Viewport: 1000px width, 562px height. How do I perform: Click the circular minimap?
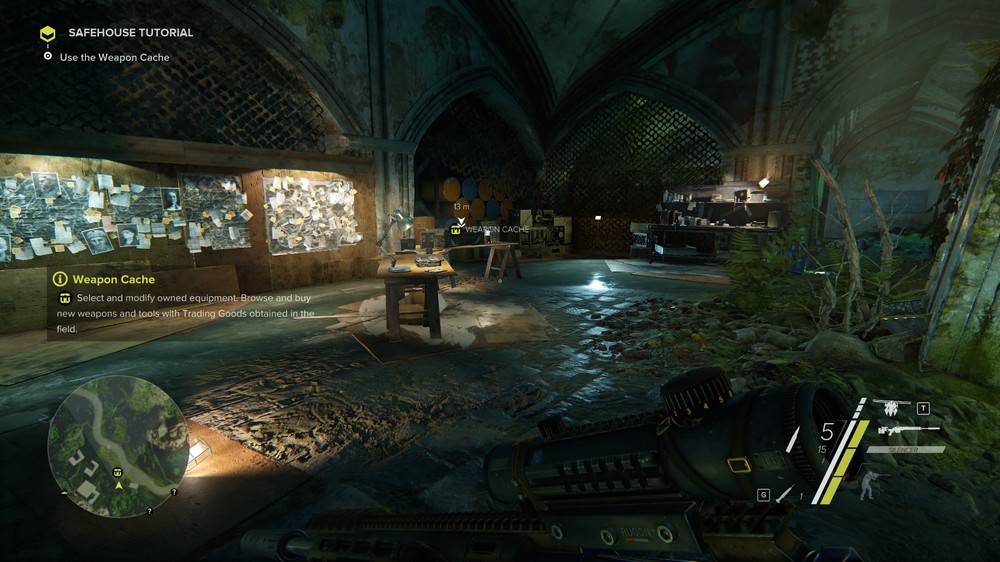click(x=117, y=446)
